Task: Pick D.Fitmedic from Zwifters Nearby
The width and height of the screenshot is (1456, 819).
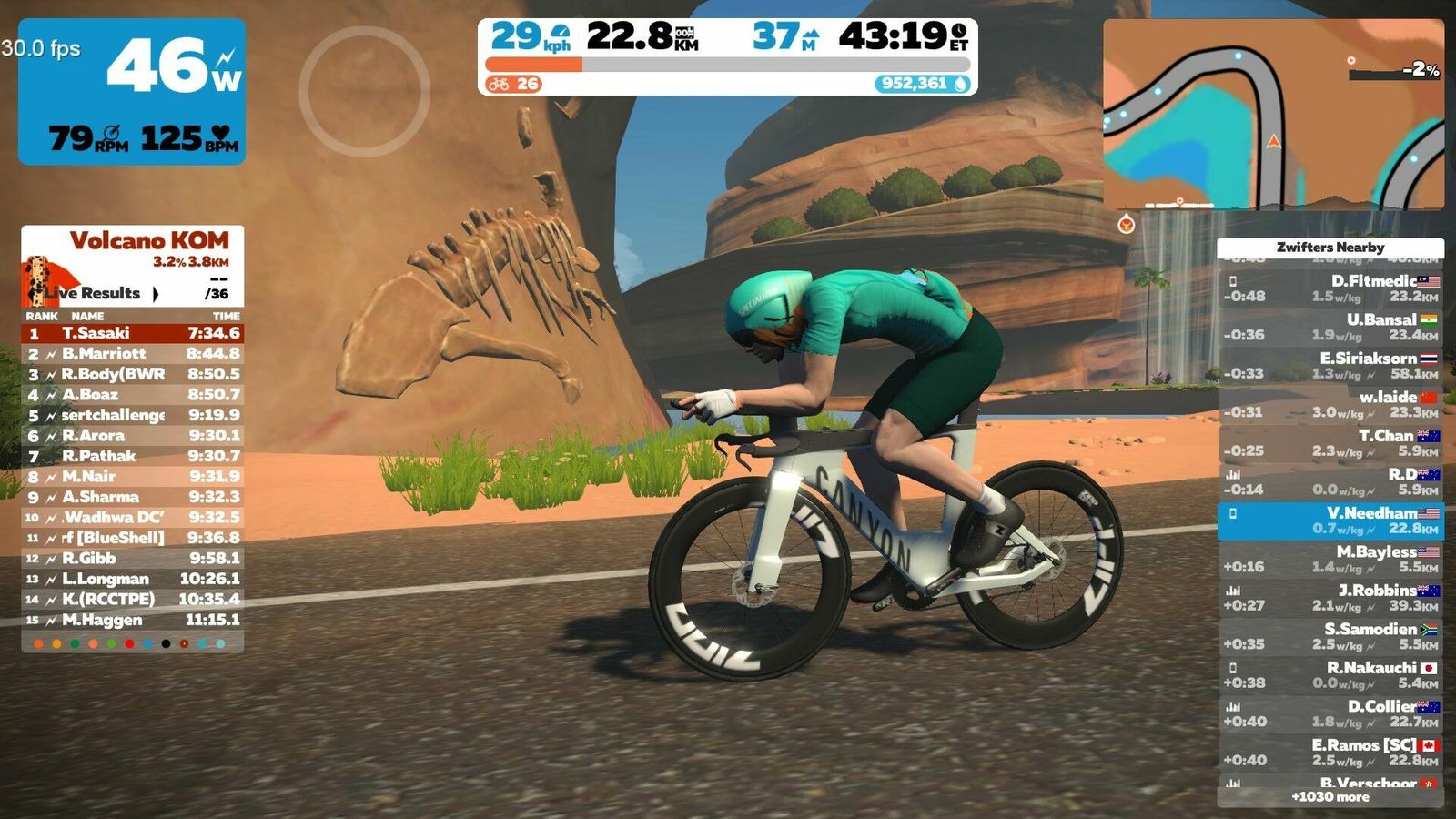Action: 1330,288
